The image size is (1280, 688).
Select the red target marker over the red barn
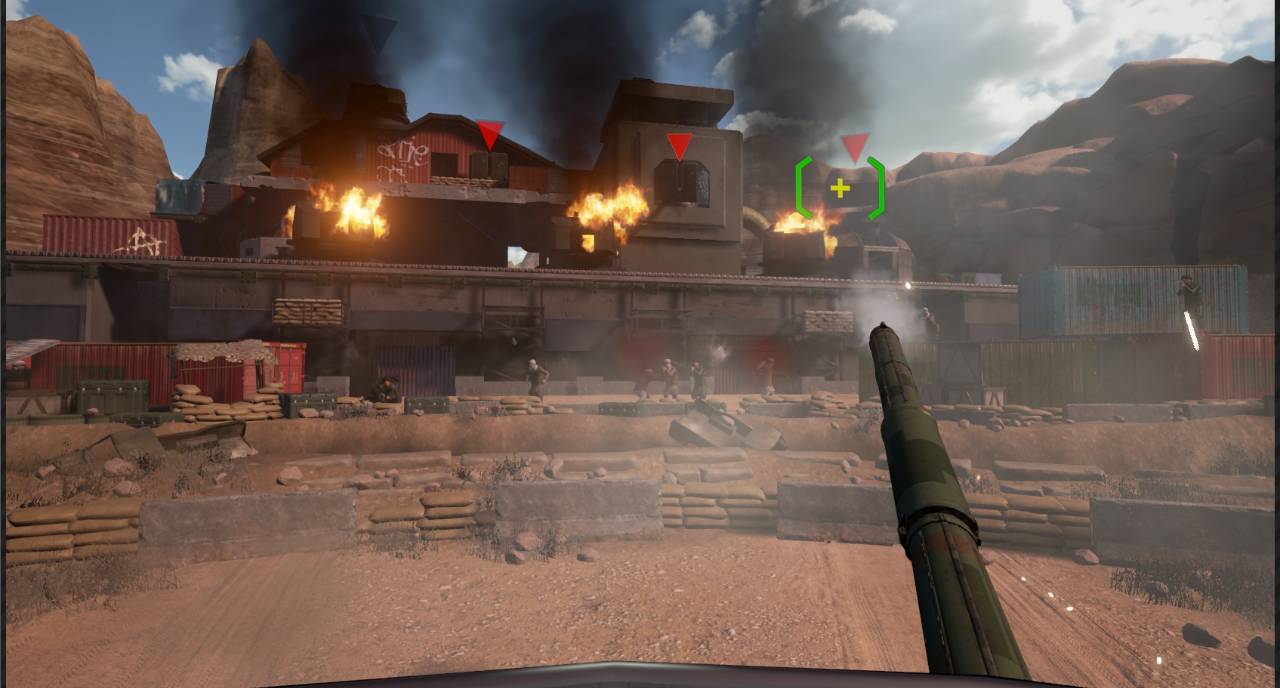coord(490,134)
